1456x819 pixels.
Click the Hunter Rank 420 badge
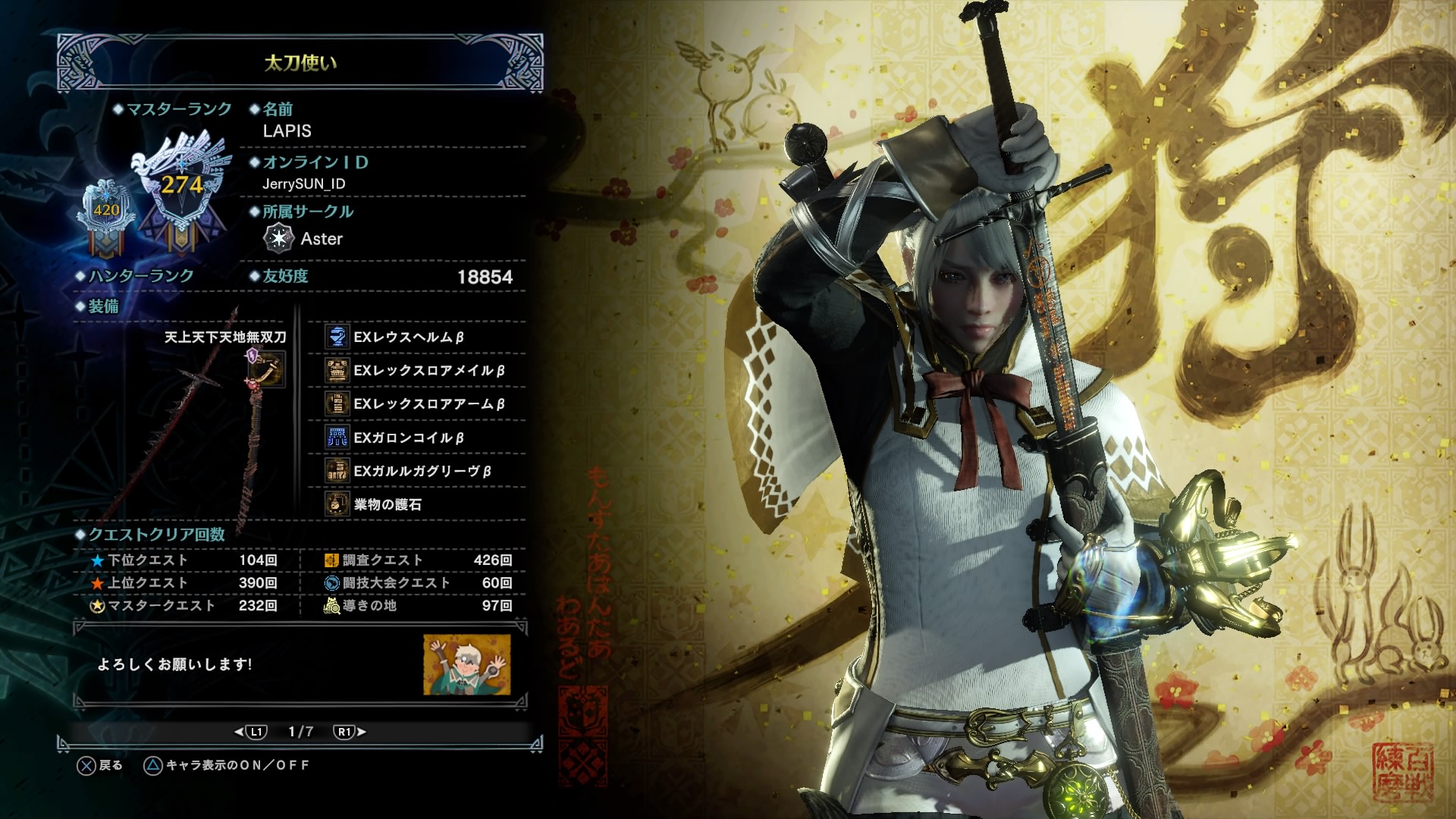[x=106, y=211]
